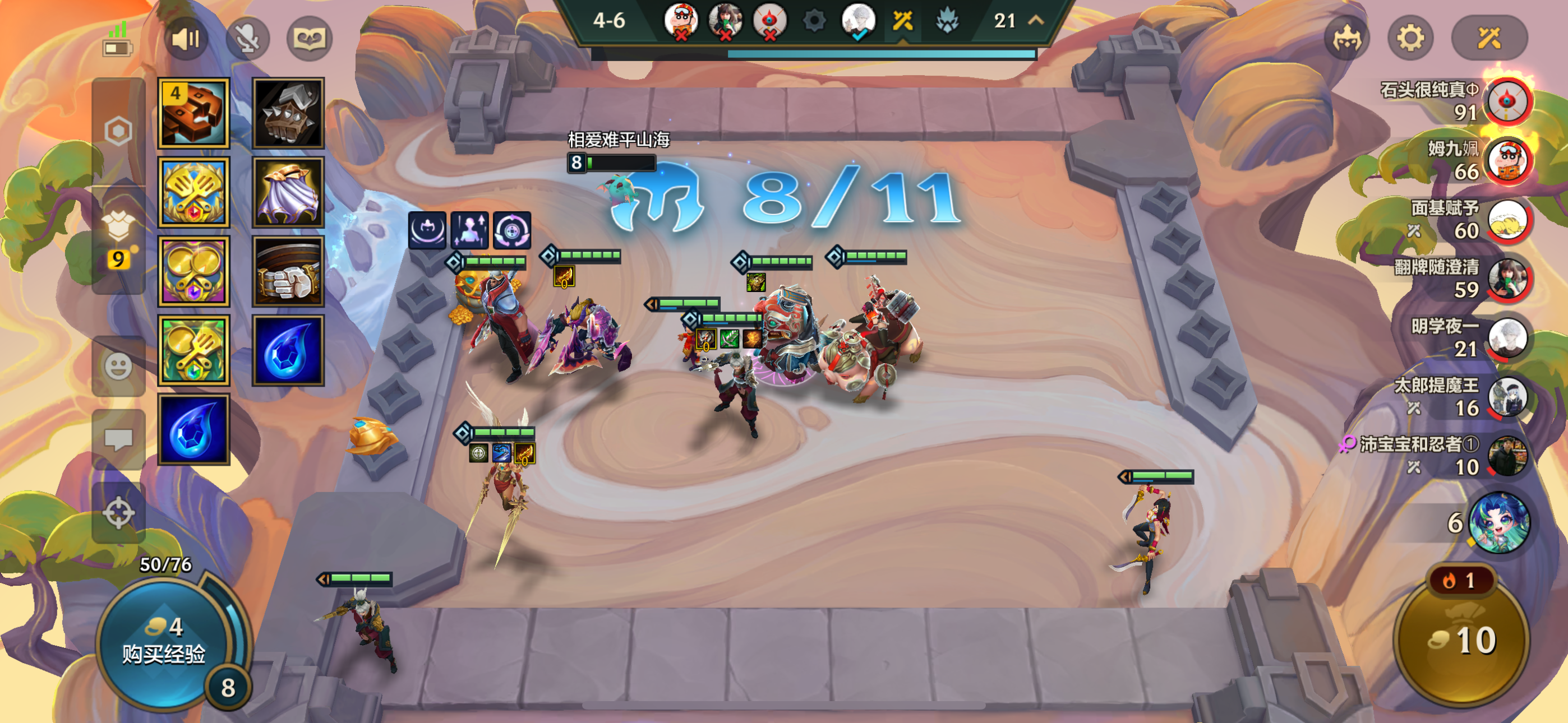Open the hexagon panel button on left sidebar
The height and width of the screenshot is (723, 1568).
tap(118, 131)
